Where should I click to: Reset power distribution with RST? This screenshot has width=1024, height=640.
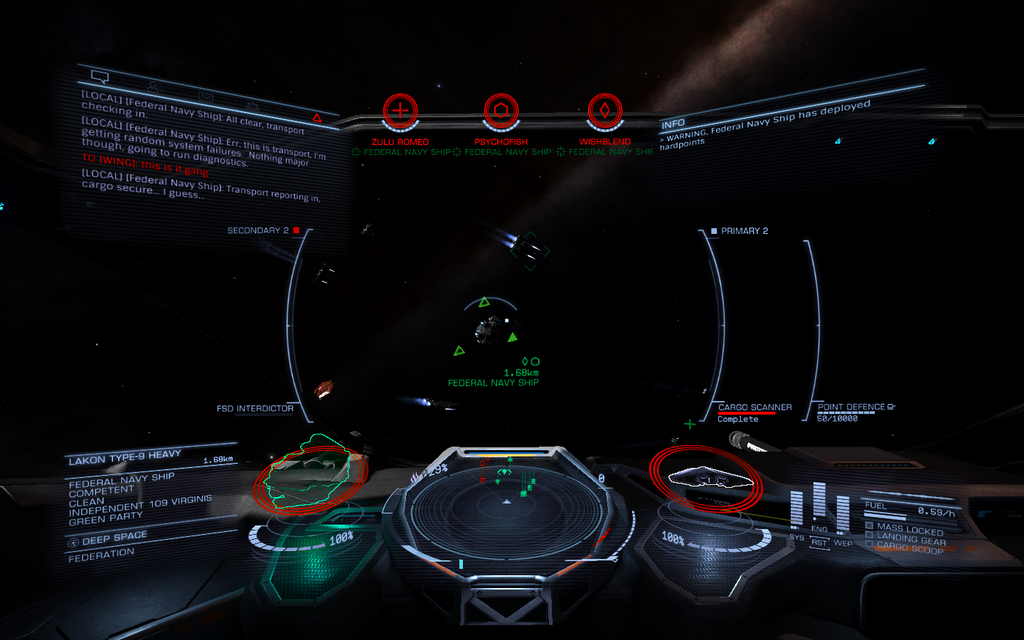coord(820,543)
